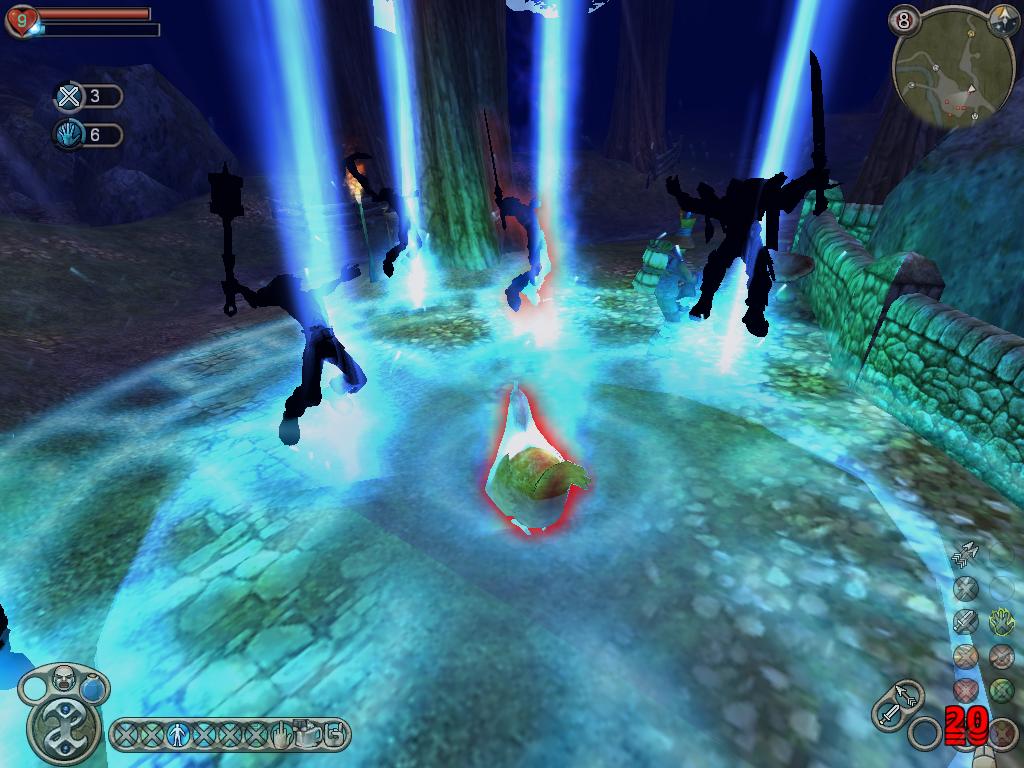Click the compass icon beside the minimap
Screen dimensions: 1024x768
[1002, 21]
